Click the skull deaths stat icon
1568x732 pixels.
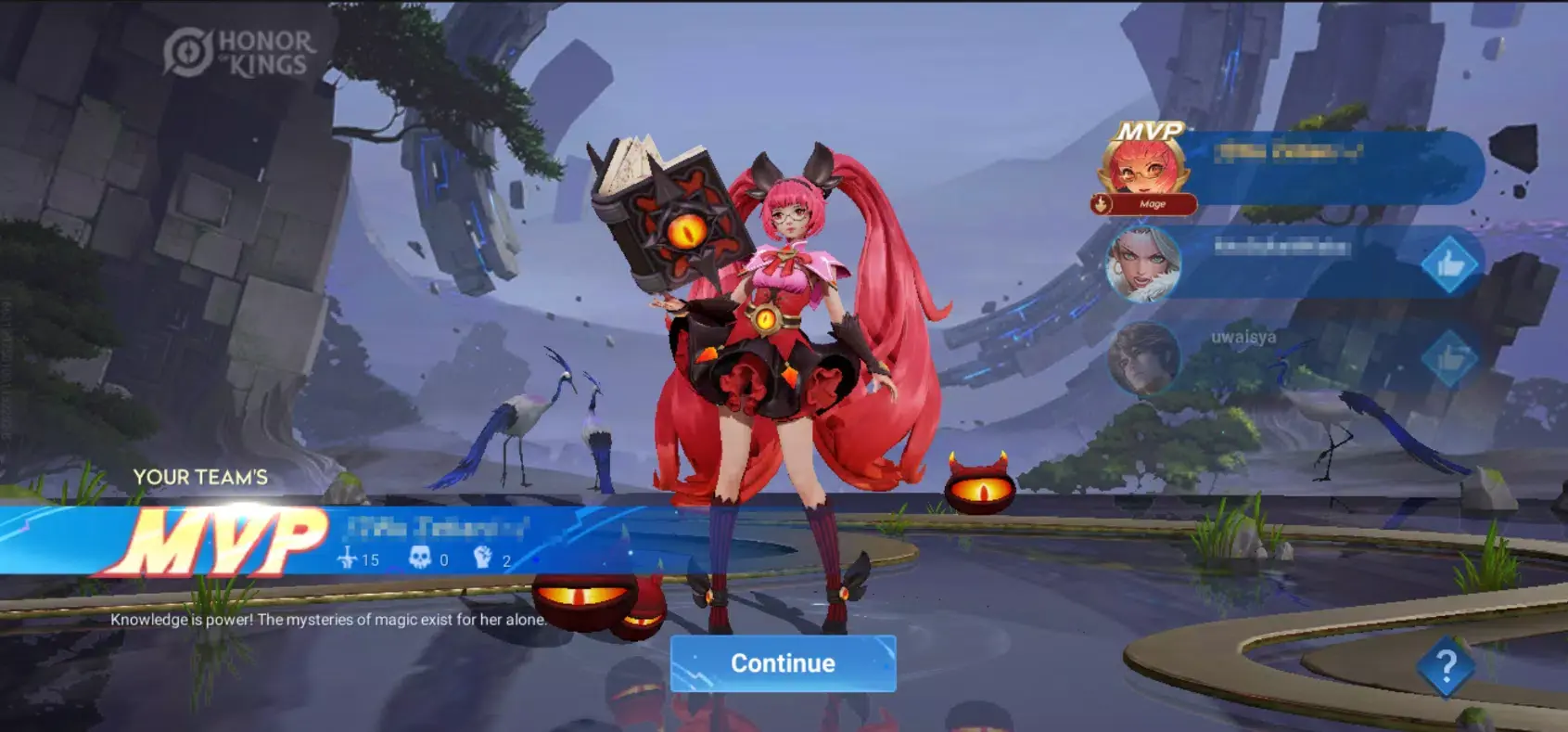(419, 557)
